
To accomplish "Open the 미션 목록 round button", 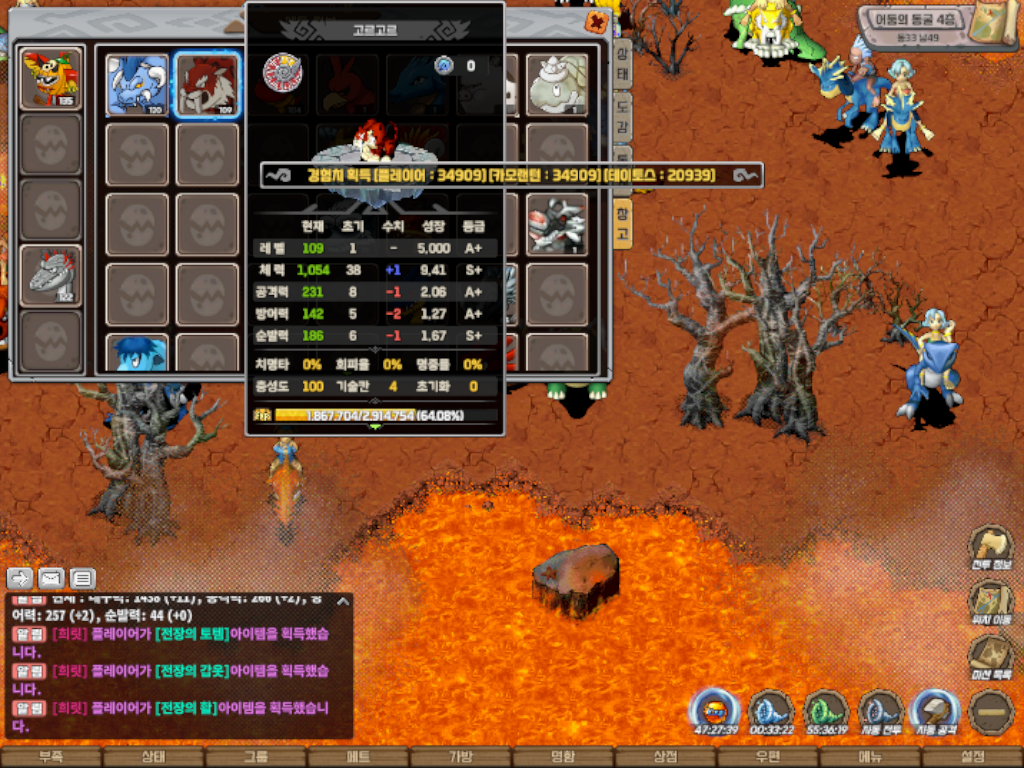I will click(x=991, y=657).
